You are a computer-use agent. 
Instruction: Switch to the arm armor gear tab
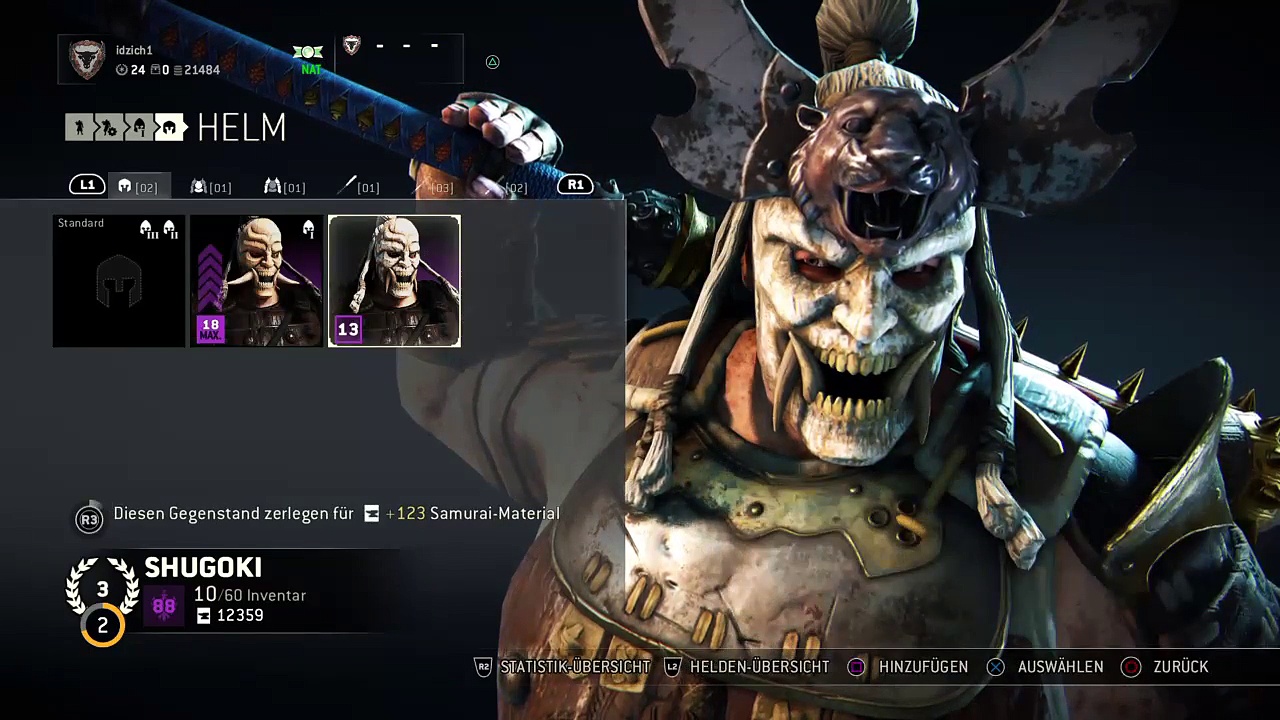[284, 186]
